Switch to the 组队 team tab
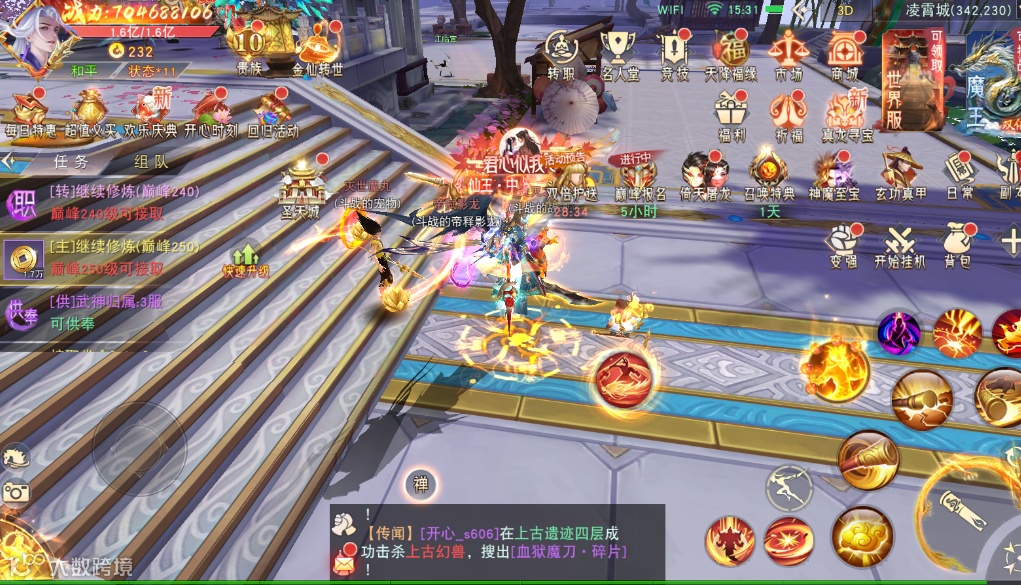 coord(150,160)
